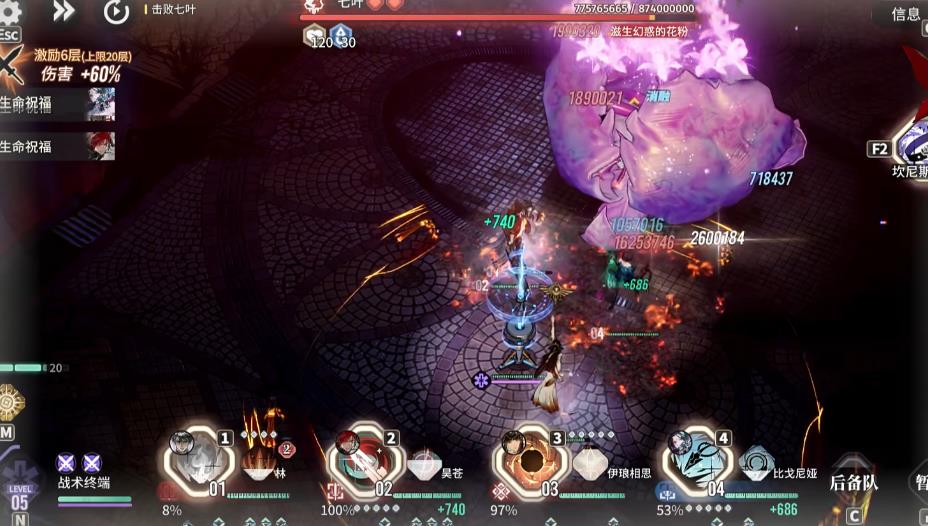Screen dimensions: 928x526
Task: Open the 信息 info panel
Action: pyautogui.click(x=904, y=14)
